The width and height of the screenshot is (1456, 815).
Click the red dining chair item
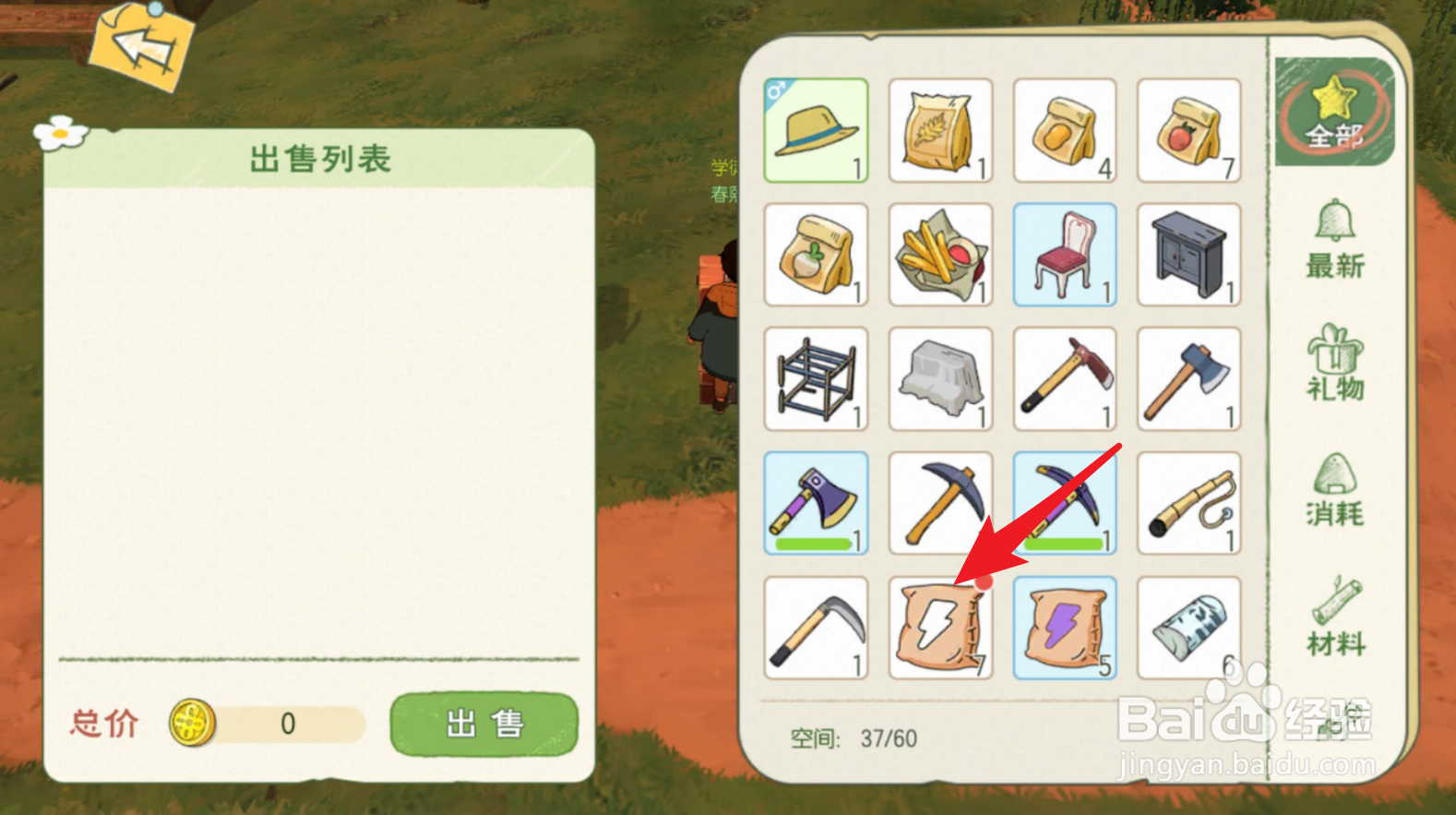pyautogui.click(x=1065, y=254)
